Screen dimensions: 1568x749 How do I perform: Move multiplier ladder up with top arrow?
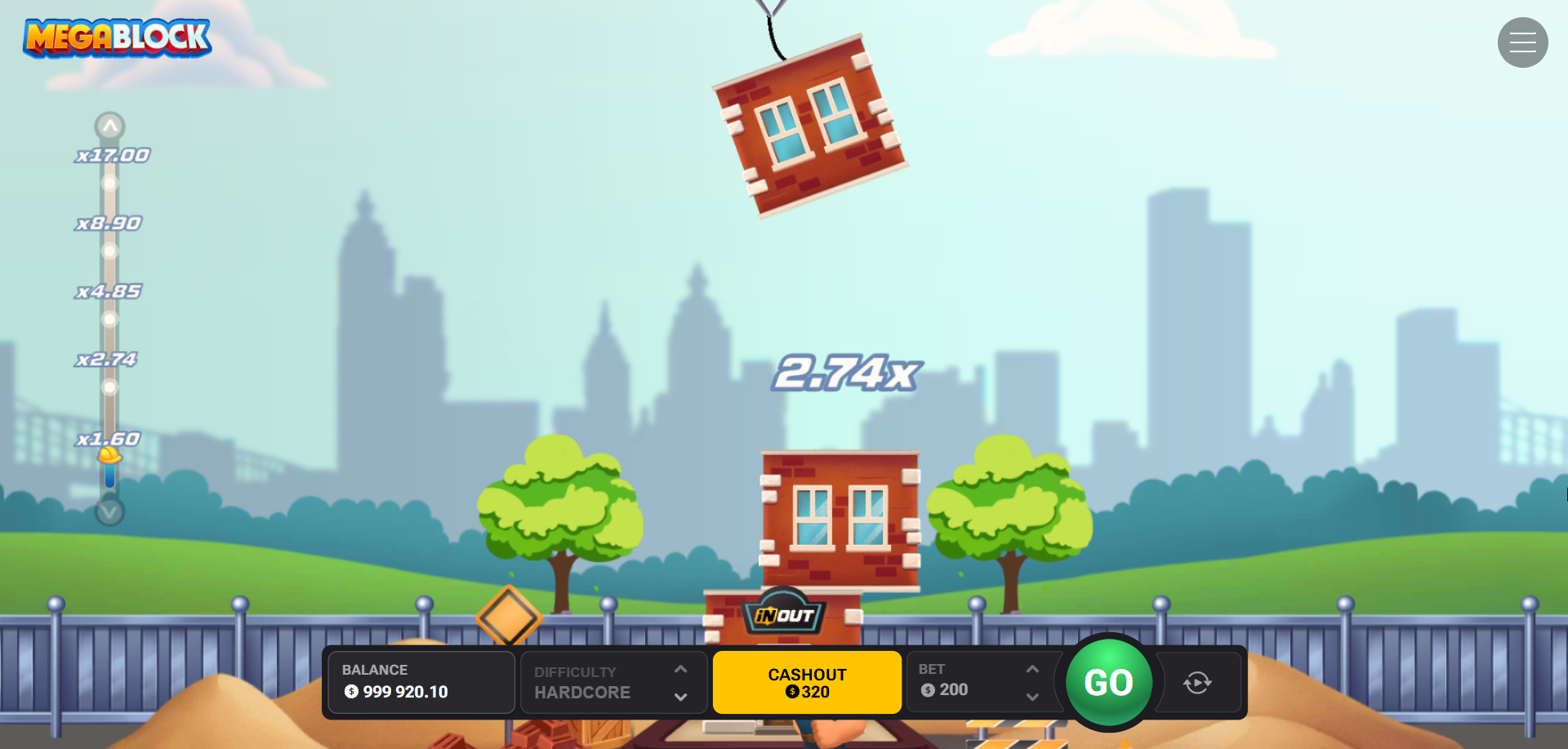[109, 127]
